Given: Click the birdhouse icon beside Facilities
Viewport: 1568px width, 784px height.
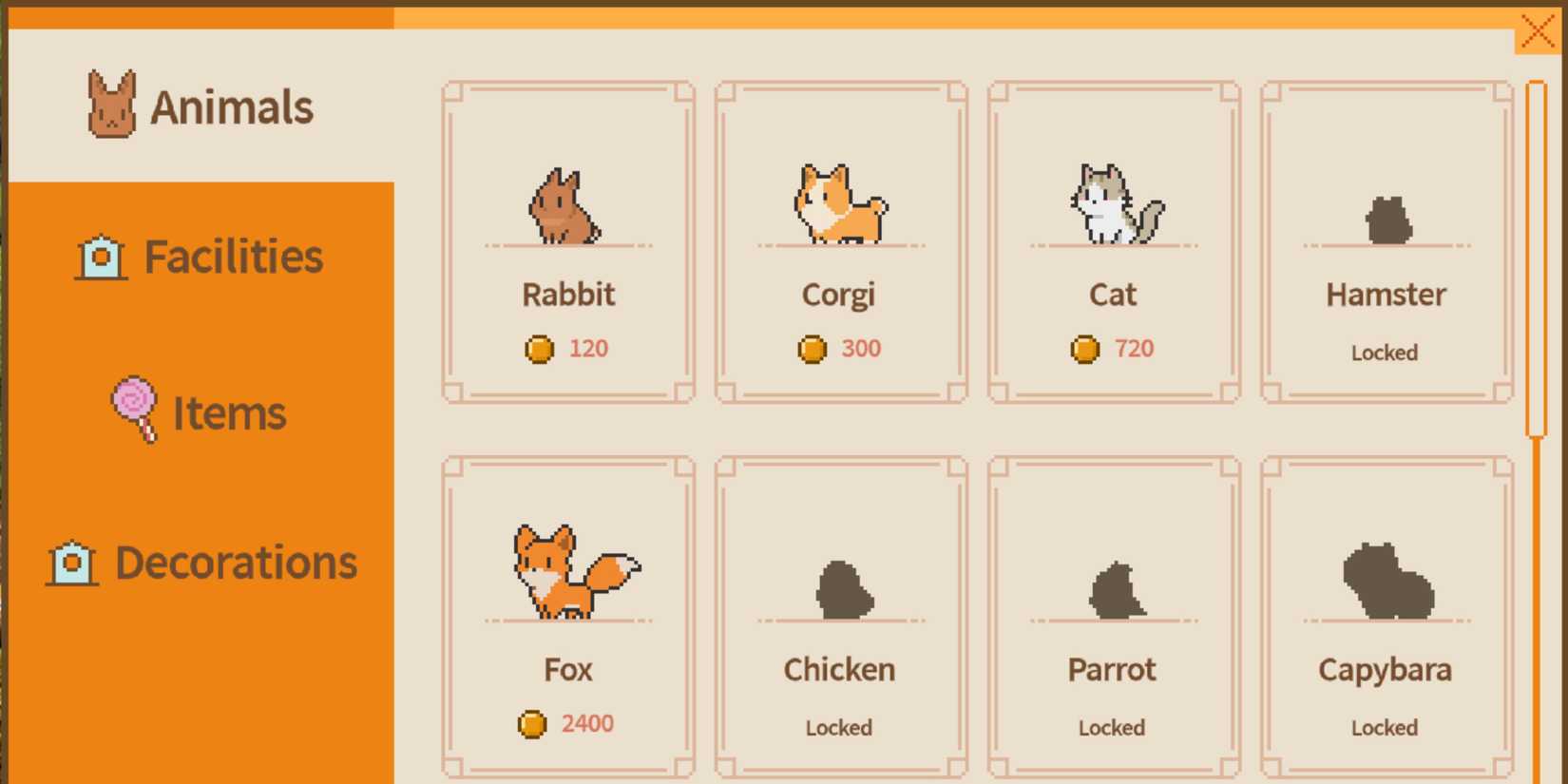Looking at the screenshot, I should pyautogui.click(x=101, y=255).
